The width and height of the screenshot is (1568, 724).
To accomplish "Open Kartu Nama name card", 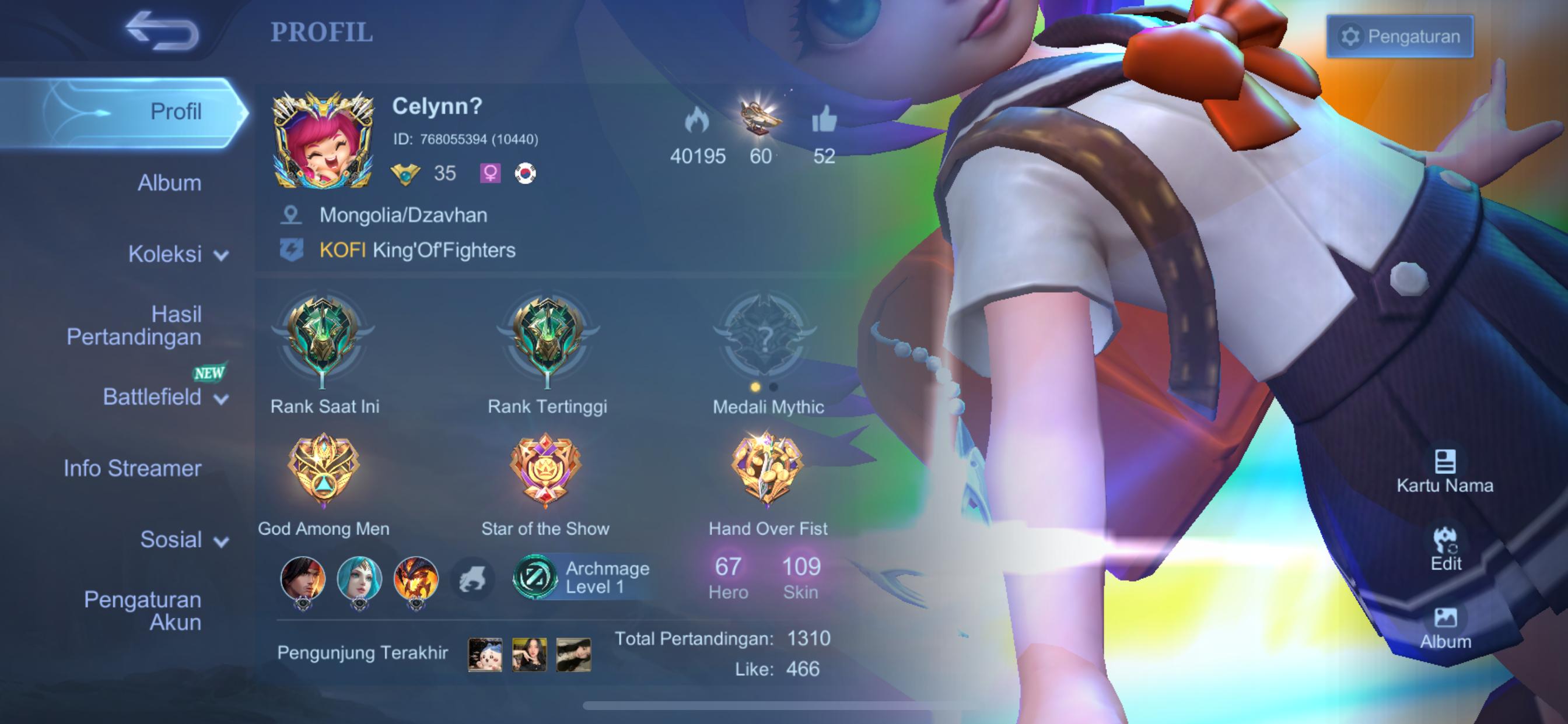I will click(1444, 472).
